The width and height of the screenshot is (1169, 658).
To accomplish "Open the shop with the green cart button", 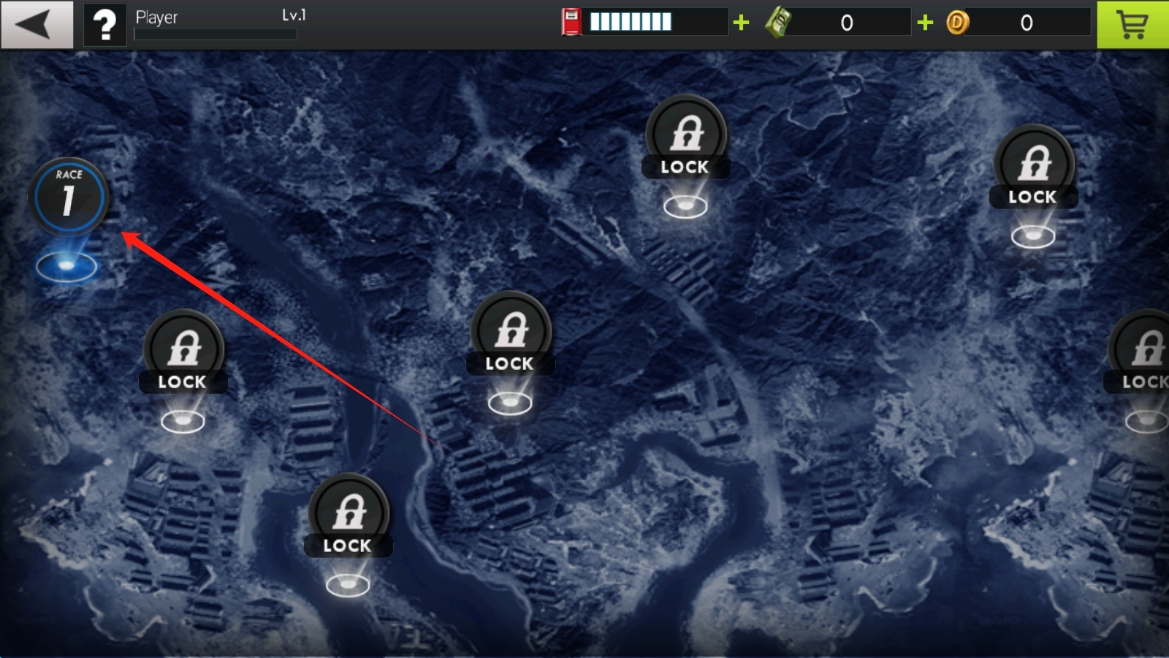I will click(x=1132, y=24).
